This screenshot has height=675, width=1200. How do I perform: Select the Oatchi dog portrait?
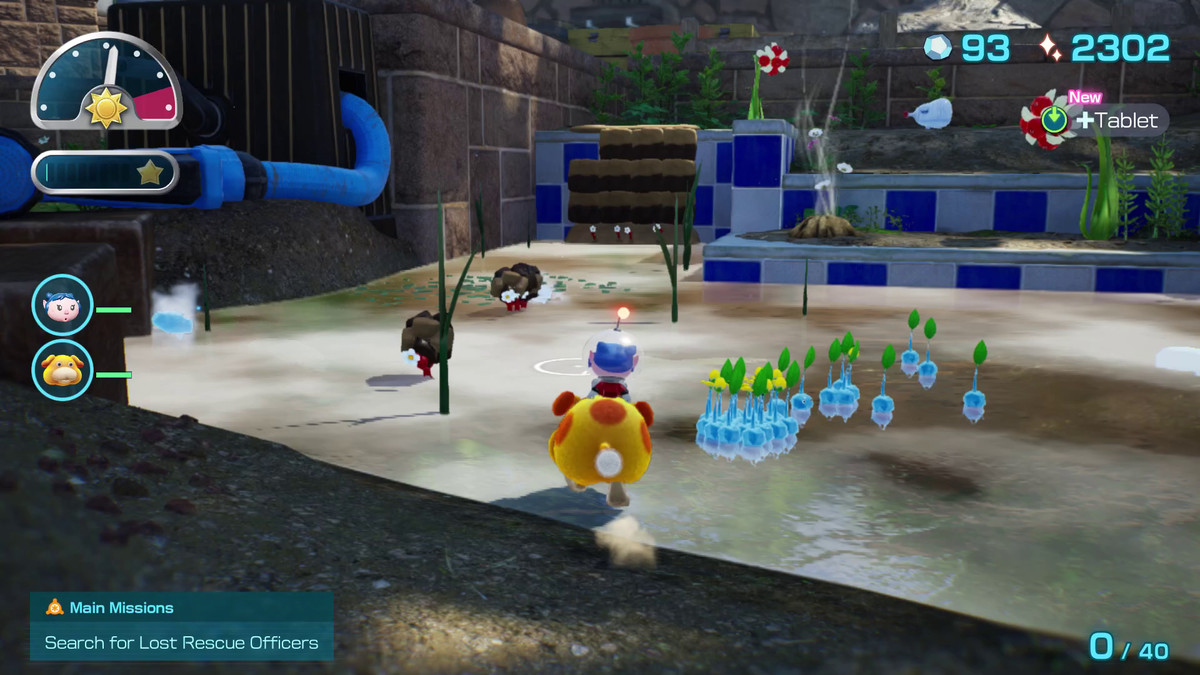62,371
